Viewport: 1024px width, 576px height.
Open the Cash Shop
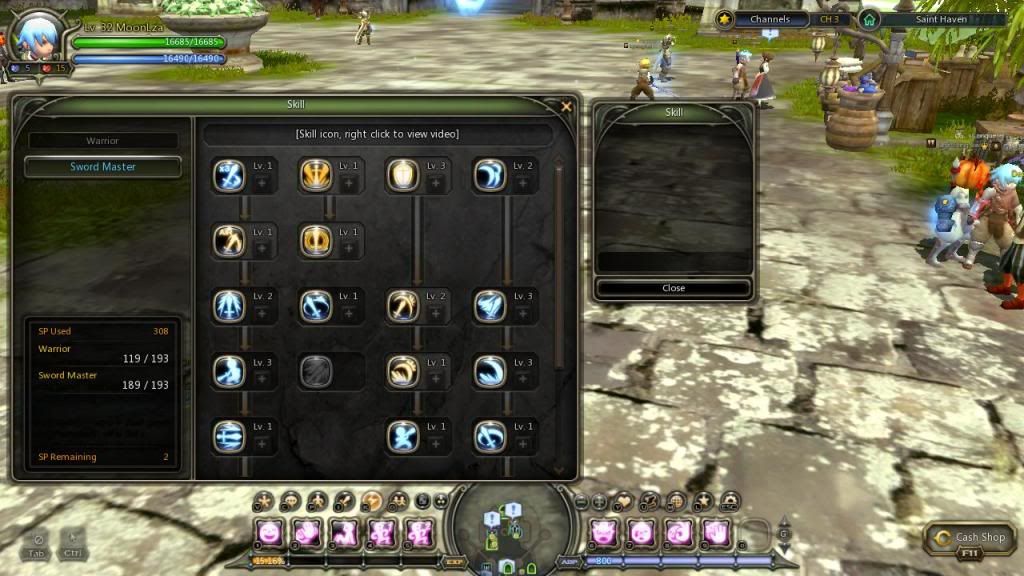(x=970, y=539)
